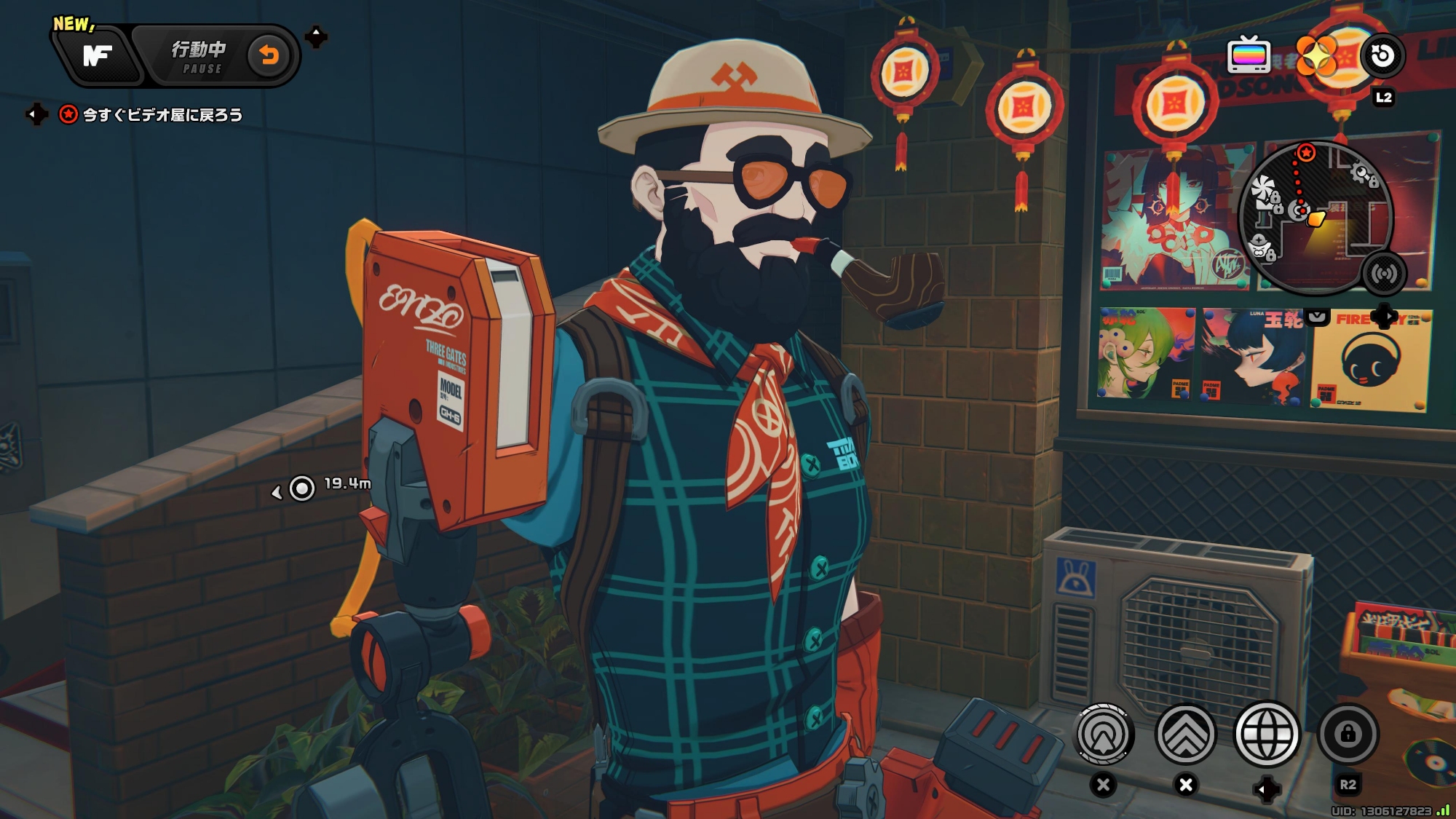1456x819 pixels.
Task: Open the globe icon button
Action: pyautogui.click(x=1267, y=735)
